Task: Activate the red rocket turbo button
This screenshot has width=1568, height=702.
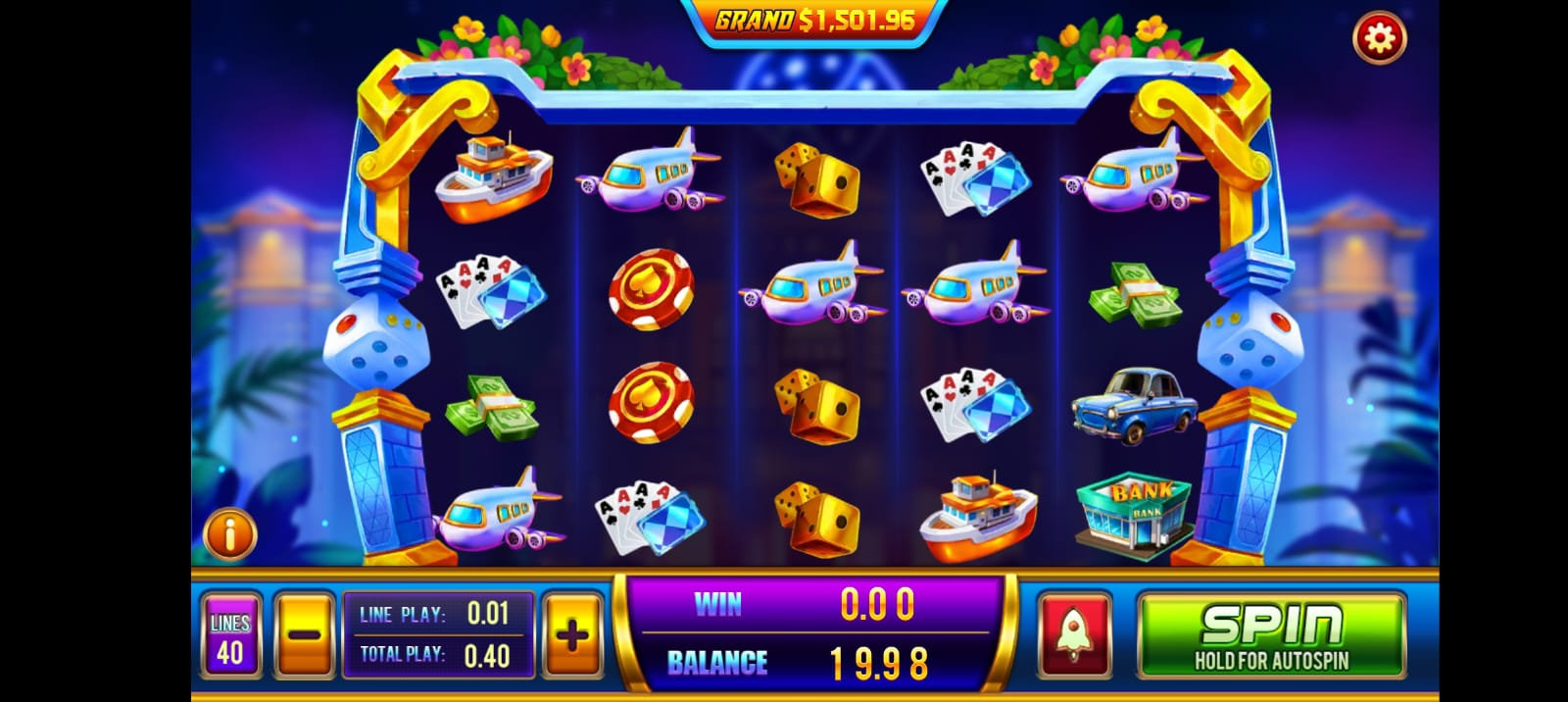Action: (x=1074, y=634)
